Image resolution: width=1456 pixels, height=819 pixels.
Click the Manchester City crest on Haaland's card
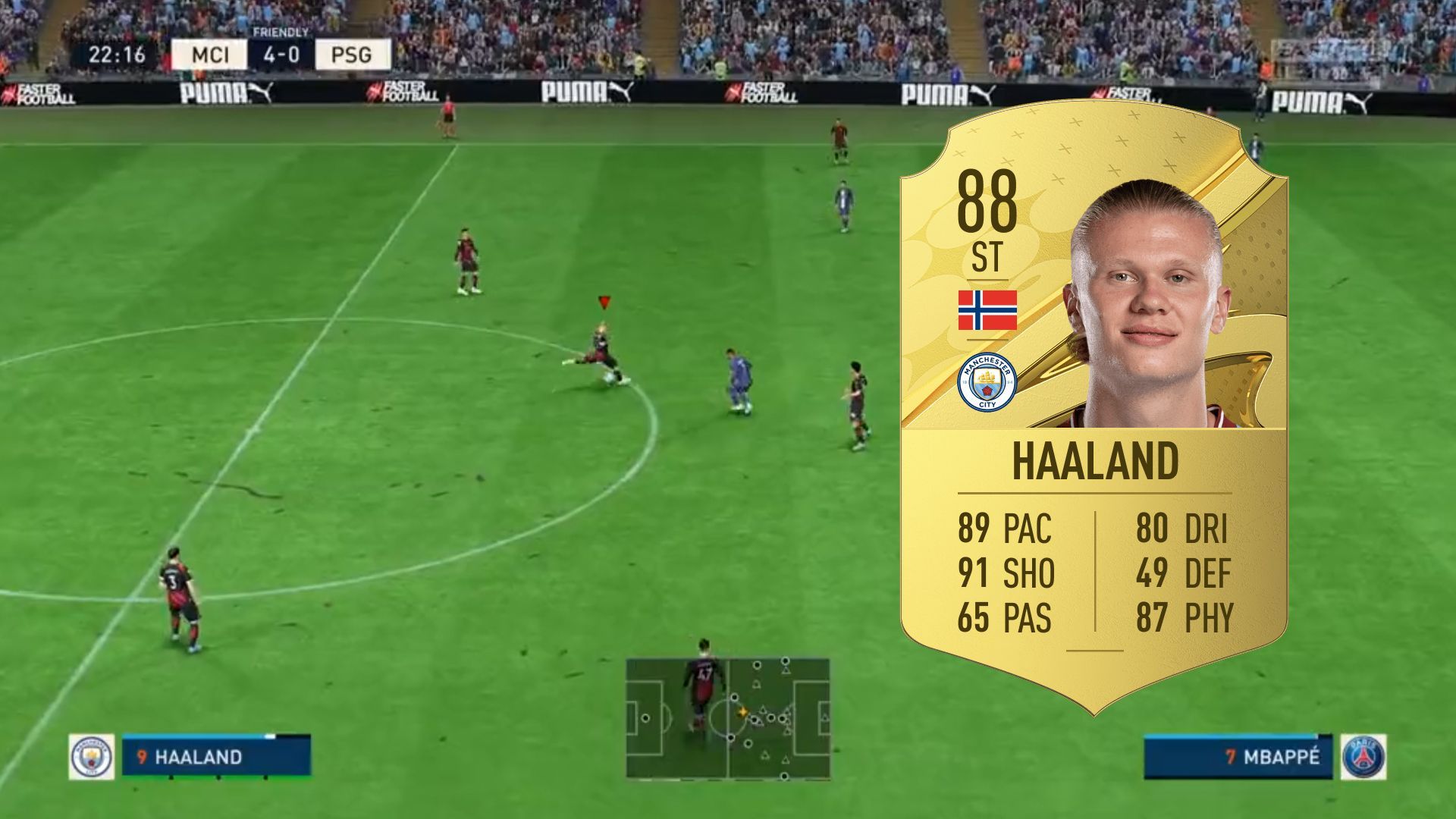pyautogui.click(x=986, y=383)
